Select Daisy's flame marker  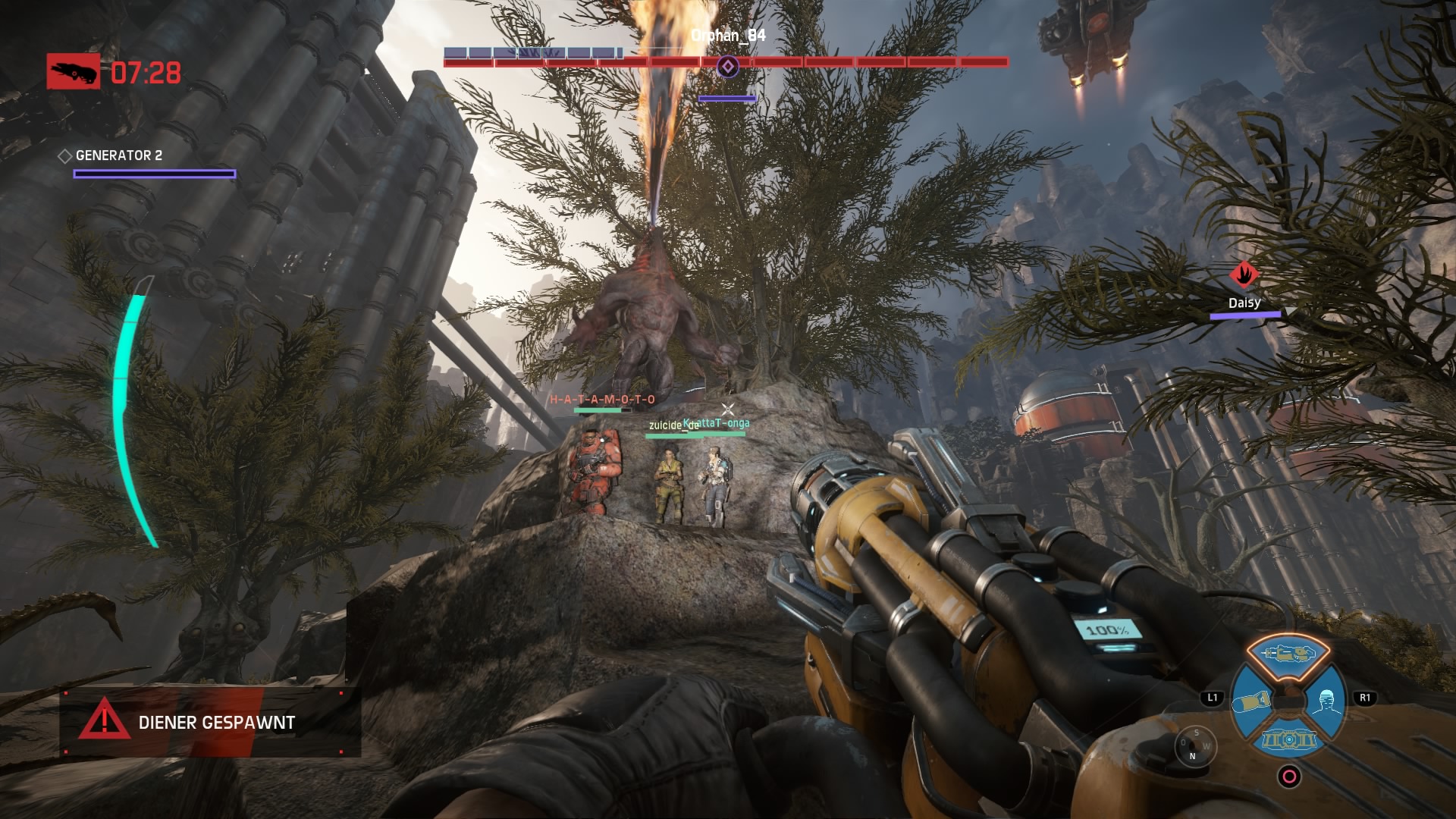point(1244,275)
